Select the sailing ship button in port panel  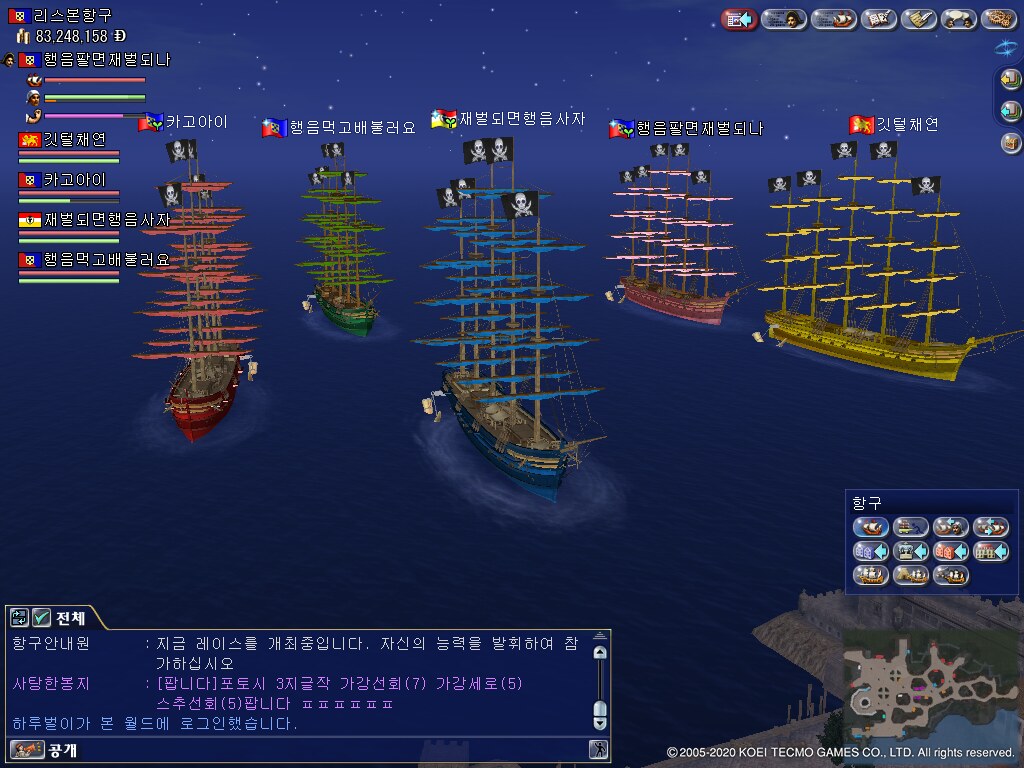point(870,527)
